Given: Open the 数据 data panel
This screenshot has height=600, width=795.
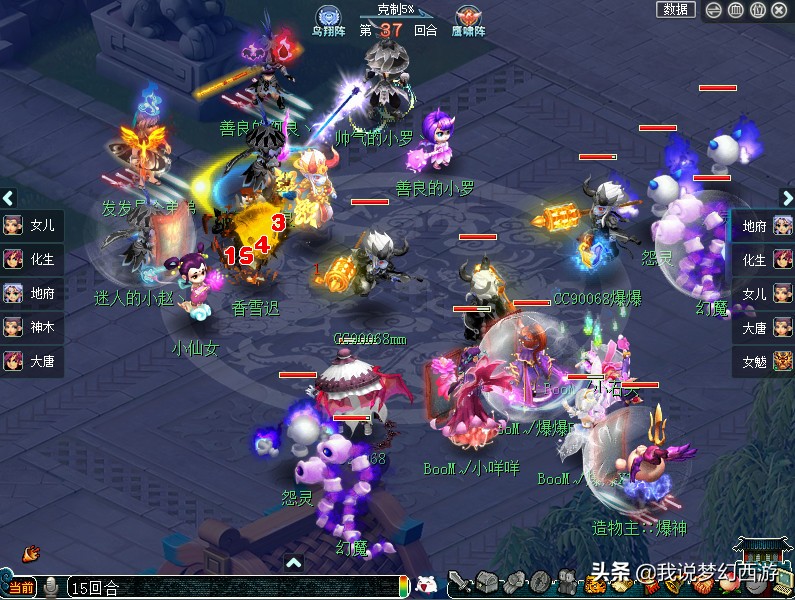Looking at the screenshot, I should coord(676,10).
